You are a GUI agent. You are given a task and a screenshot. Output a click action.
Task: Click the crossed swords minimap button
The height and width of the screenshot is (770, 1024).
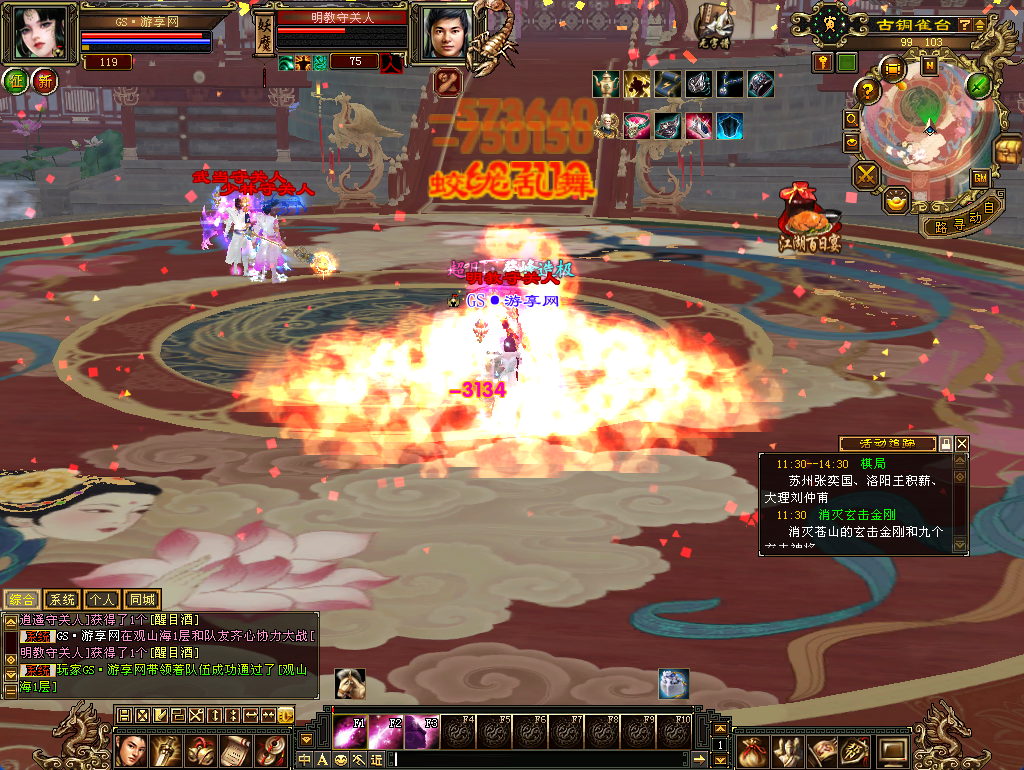(865, 175)
